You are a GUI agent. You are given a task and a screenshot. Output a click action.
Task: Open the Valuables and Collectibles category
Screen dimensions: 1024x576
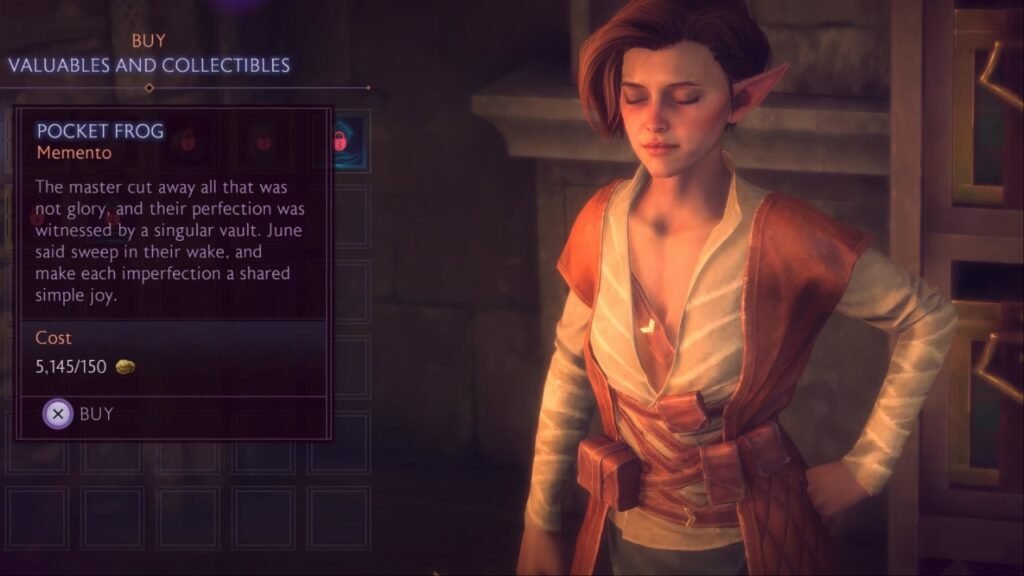(x=149, y=65)
